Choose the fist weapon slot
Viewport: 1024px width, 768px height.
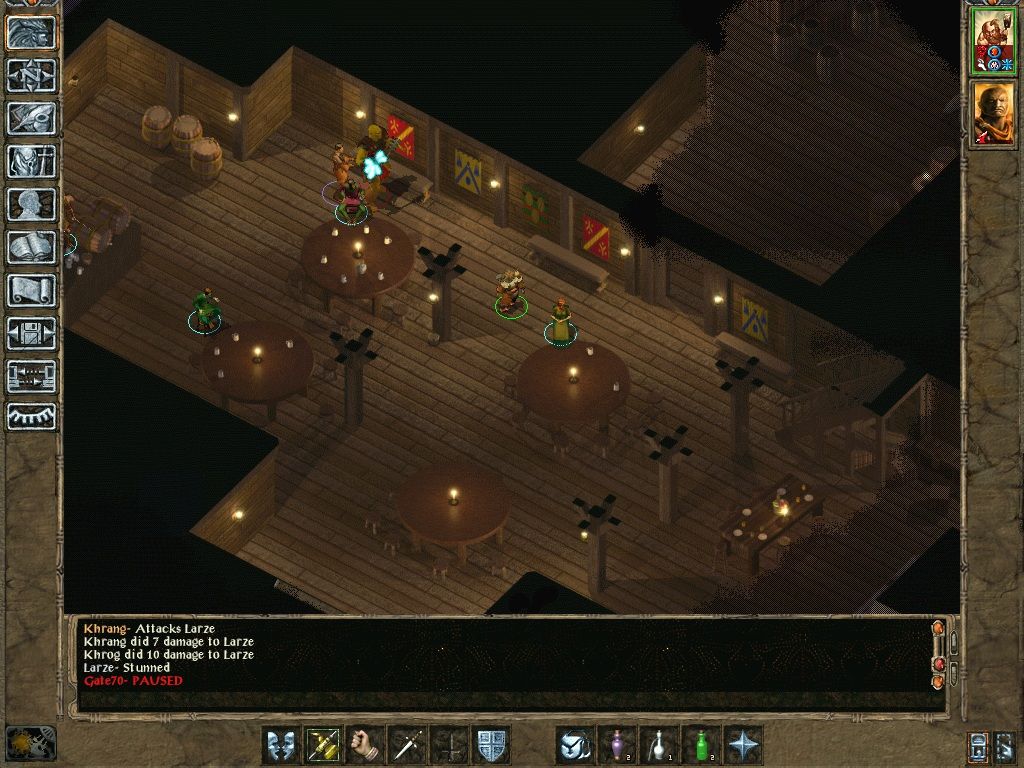tap(365, 745)
